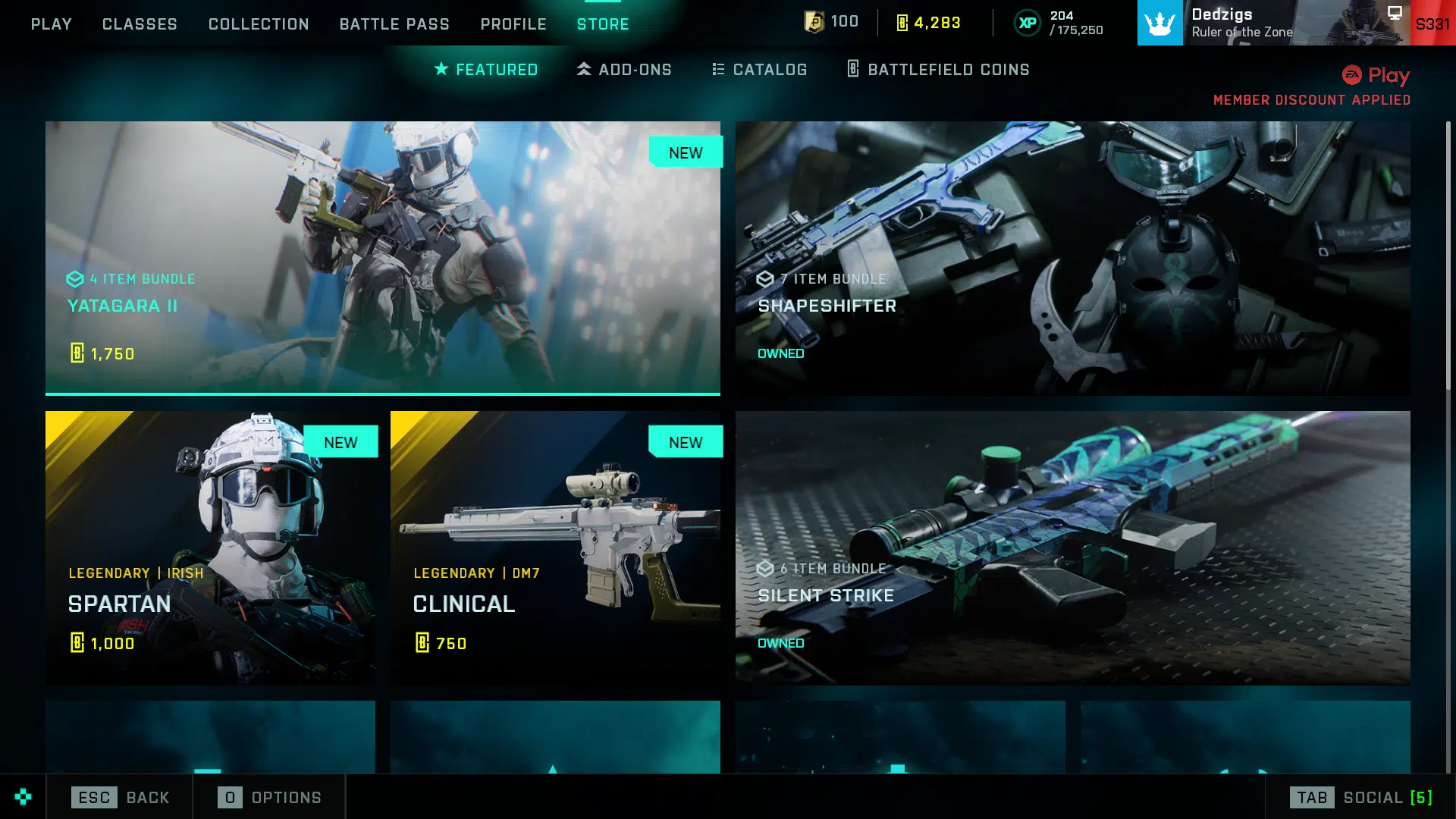Open the Battlefield Coins section
The width and height of the screenshot is (1456, 819).
(x=938, y=70)
